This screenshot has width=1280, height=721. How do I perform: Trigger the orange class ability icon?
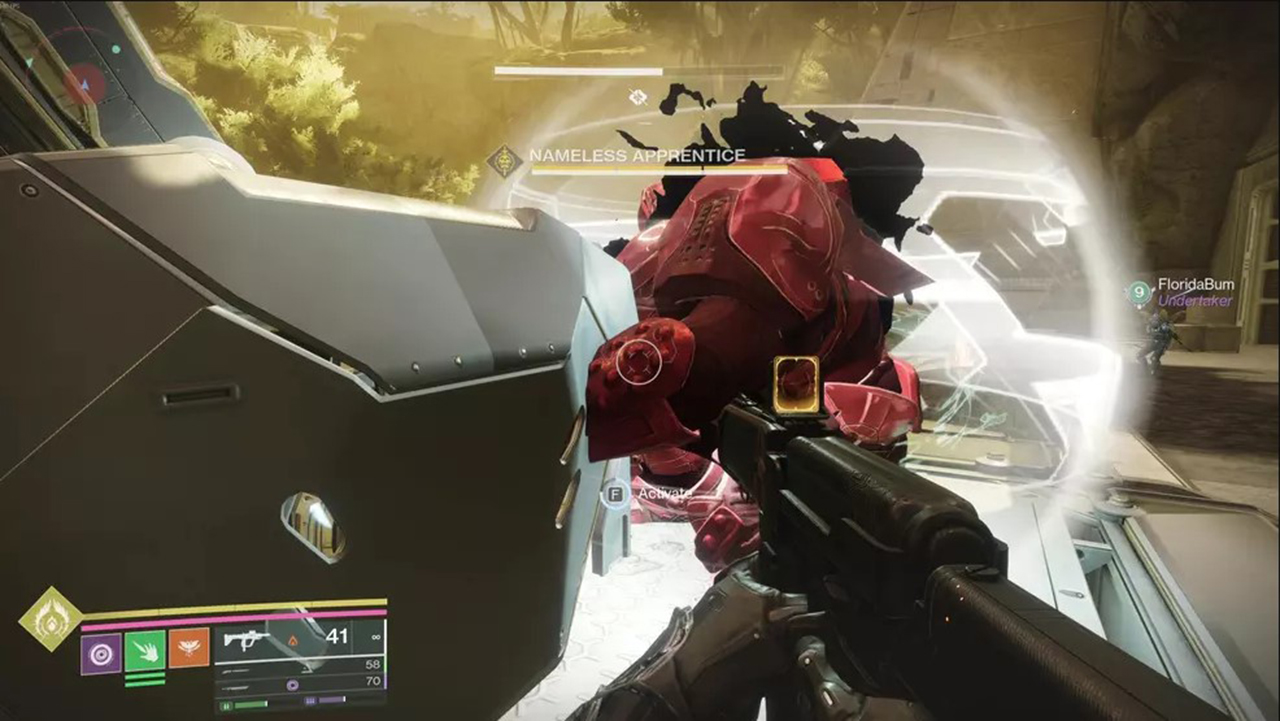[x=189, y=648]
